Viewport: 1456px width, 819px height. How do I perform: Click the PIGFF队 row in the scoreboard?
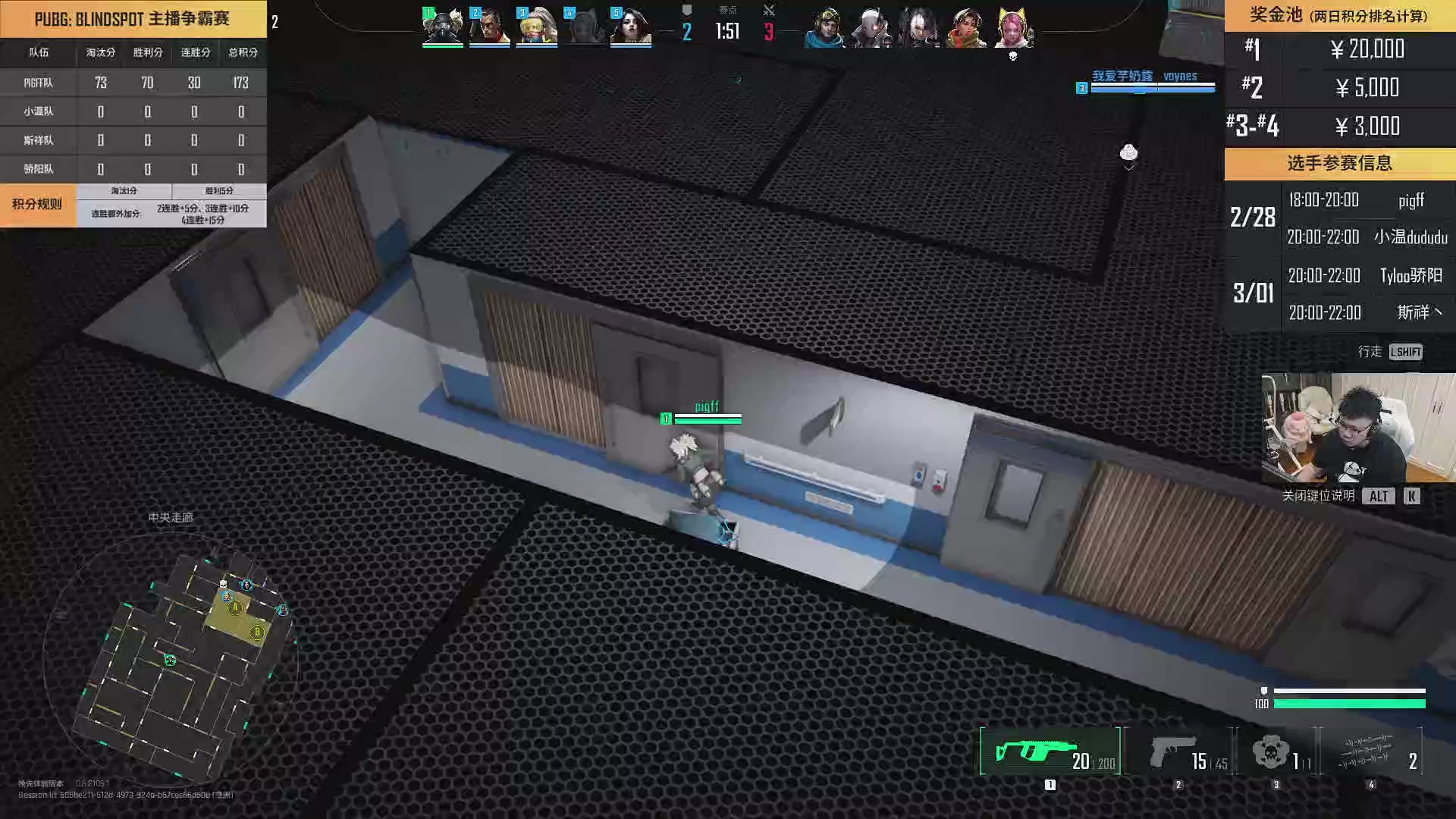coord(133,83)
